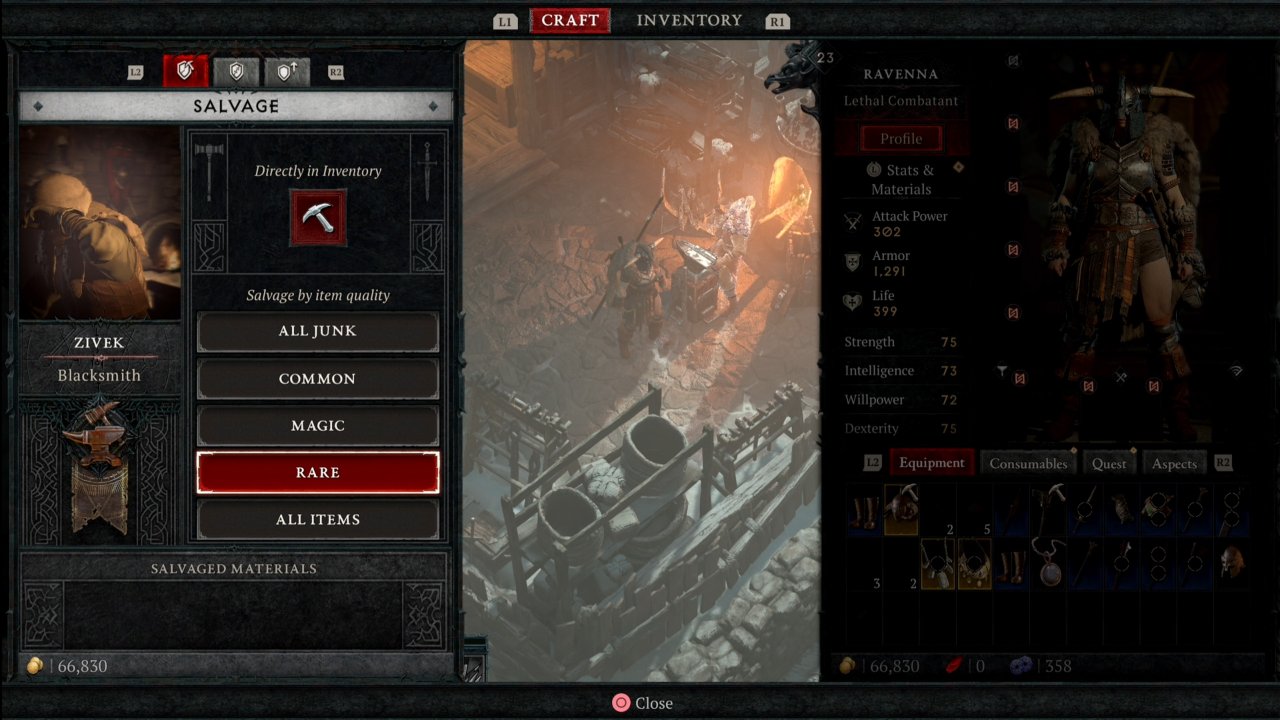Click the pickaxe salvage tool icon

(318, 218)
